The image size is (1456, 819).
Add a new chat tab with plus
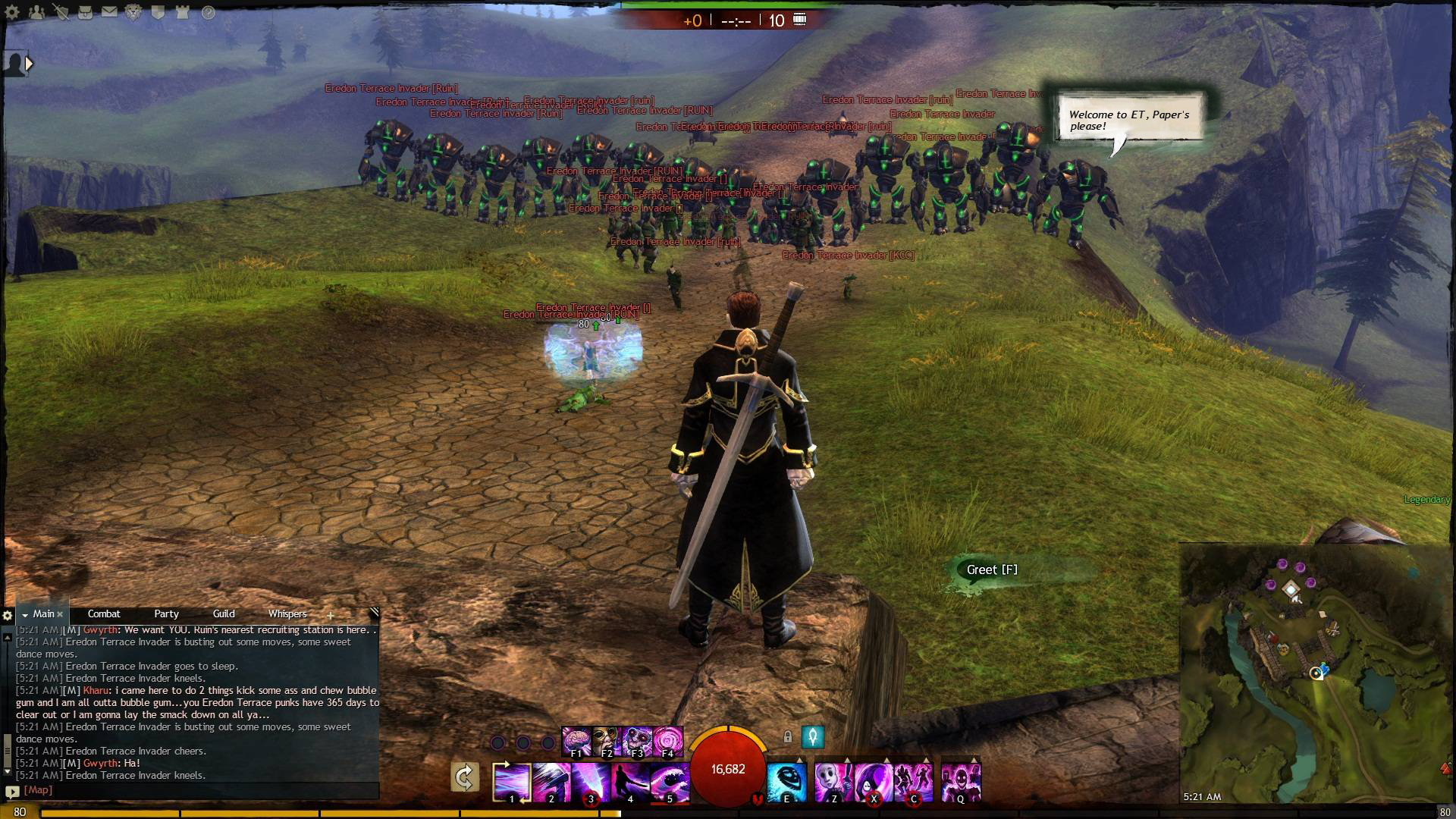coord(331,615)
